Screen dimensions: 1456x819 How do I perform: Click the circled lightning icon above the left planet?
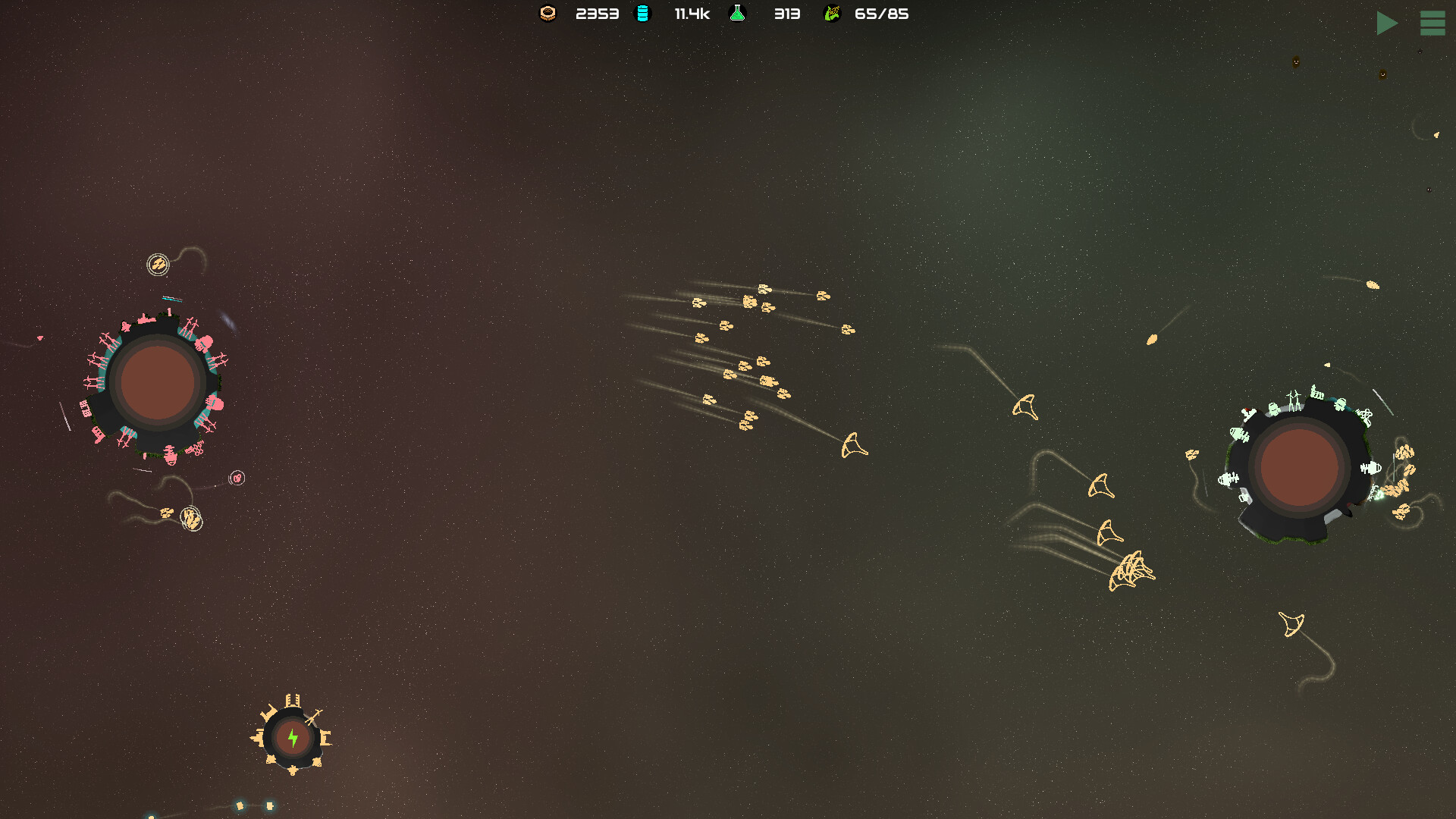click(x=157, y=262)
